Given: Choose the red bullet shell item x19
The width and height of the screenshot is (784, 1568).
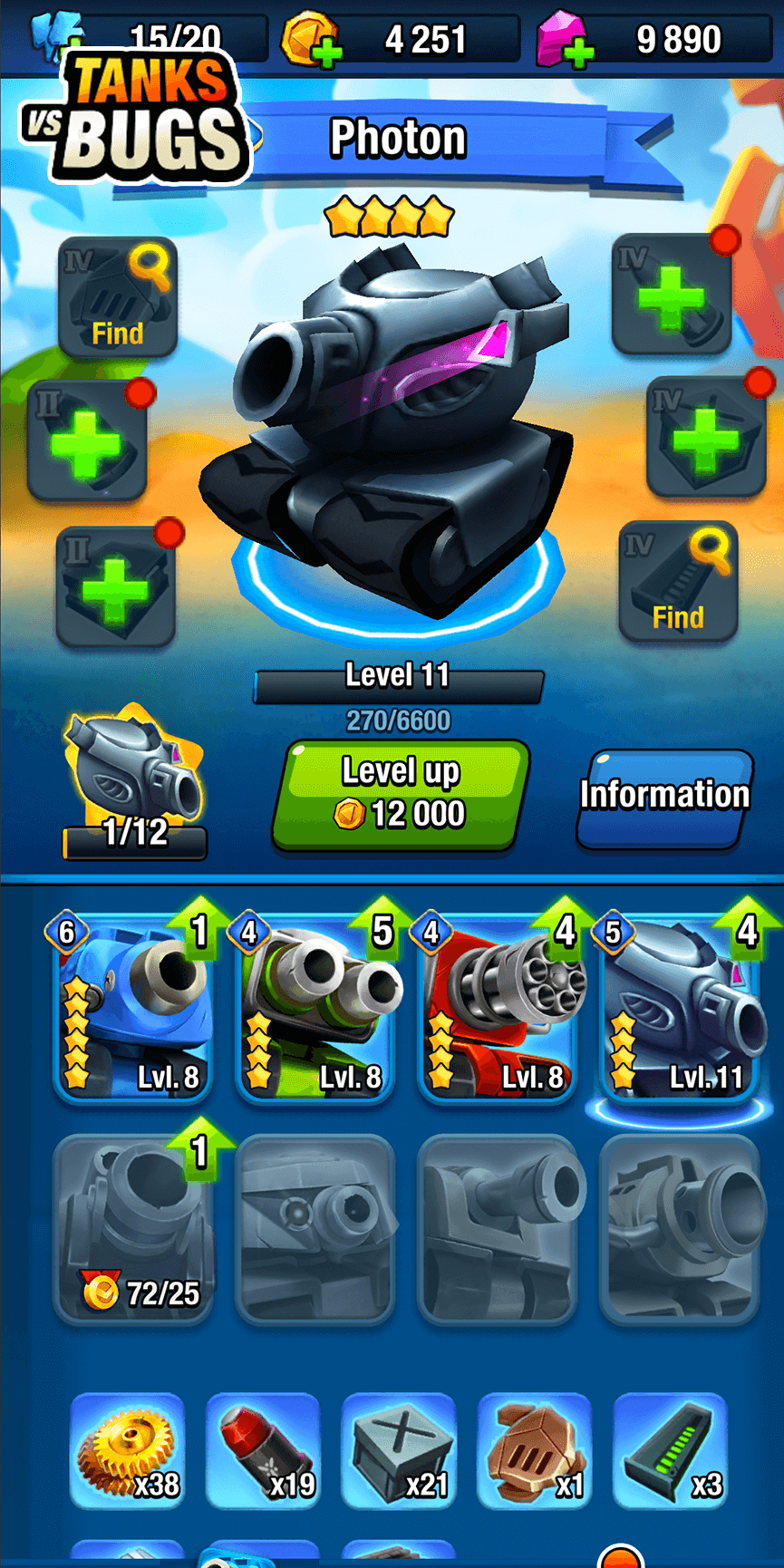Looking at the screenshot, I should [264, 1450].
